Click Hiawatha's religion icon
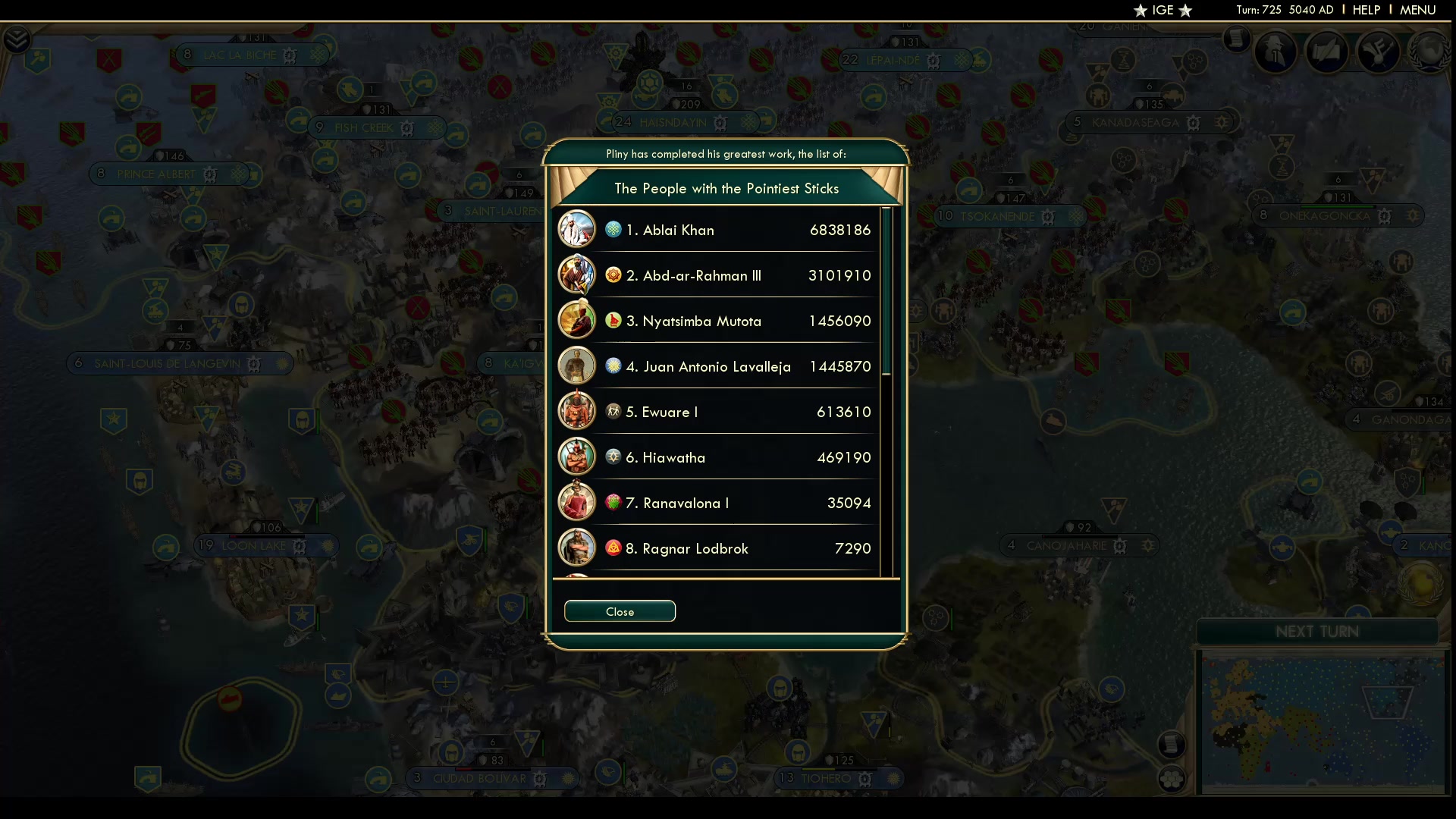 tap(613, 457)
